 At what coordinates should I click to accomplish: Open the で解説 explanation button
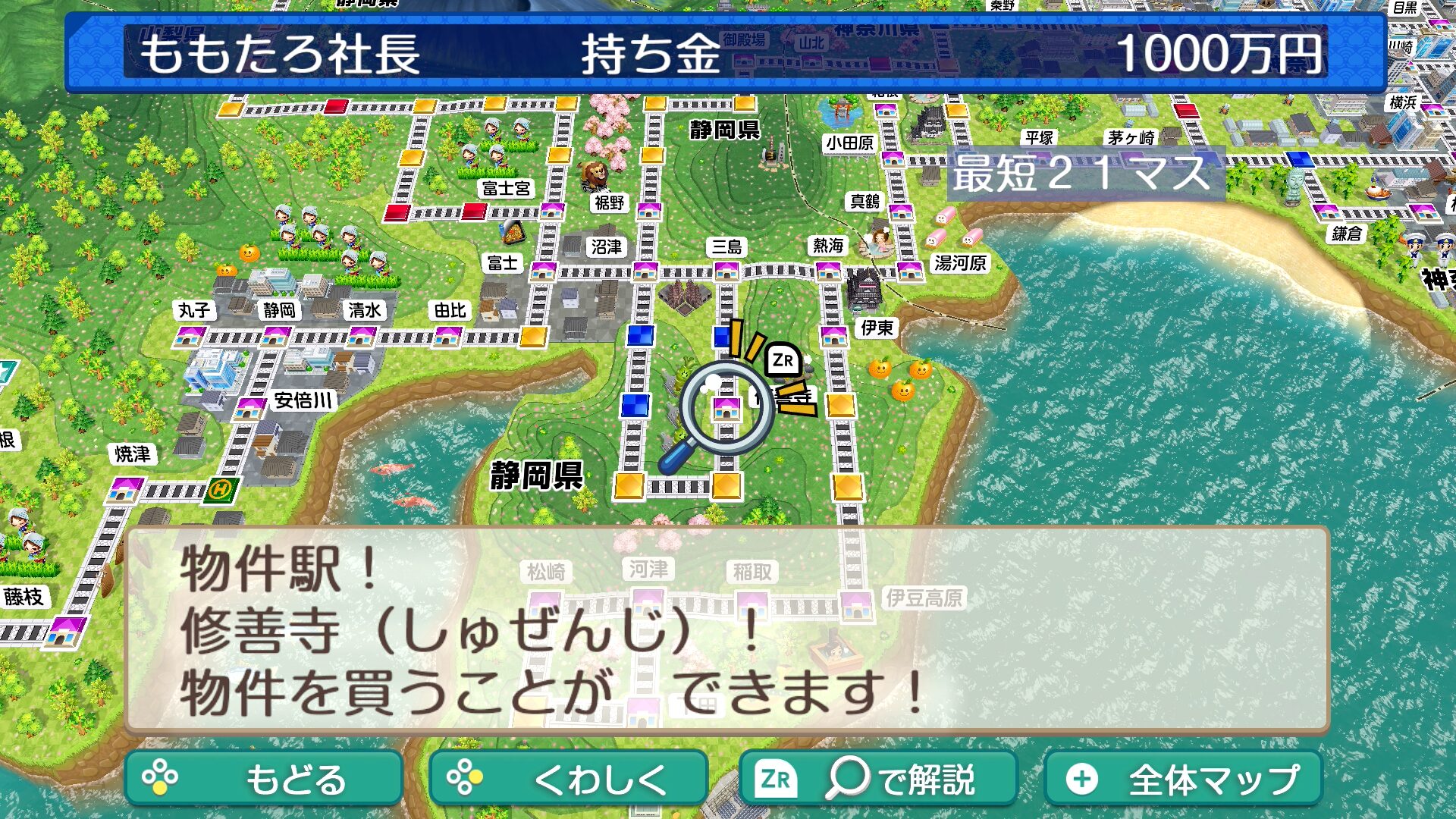877,778
